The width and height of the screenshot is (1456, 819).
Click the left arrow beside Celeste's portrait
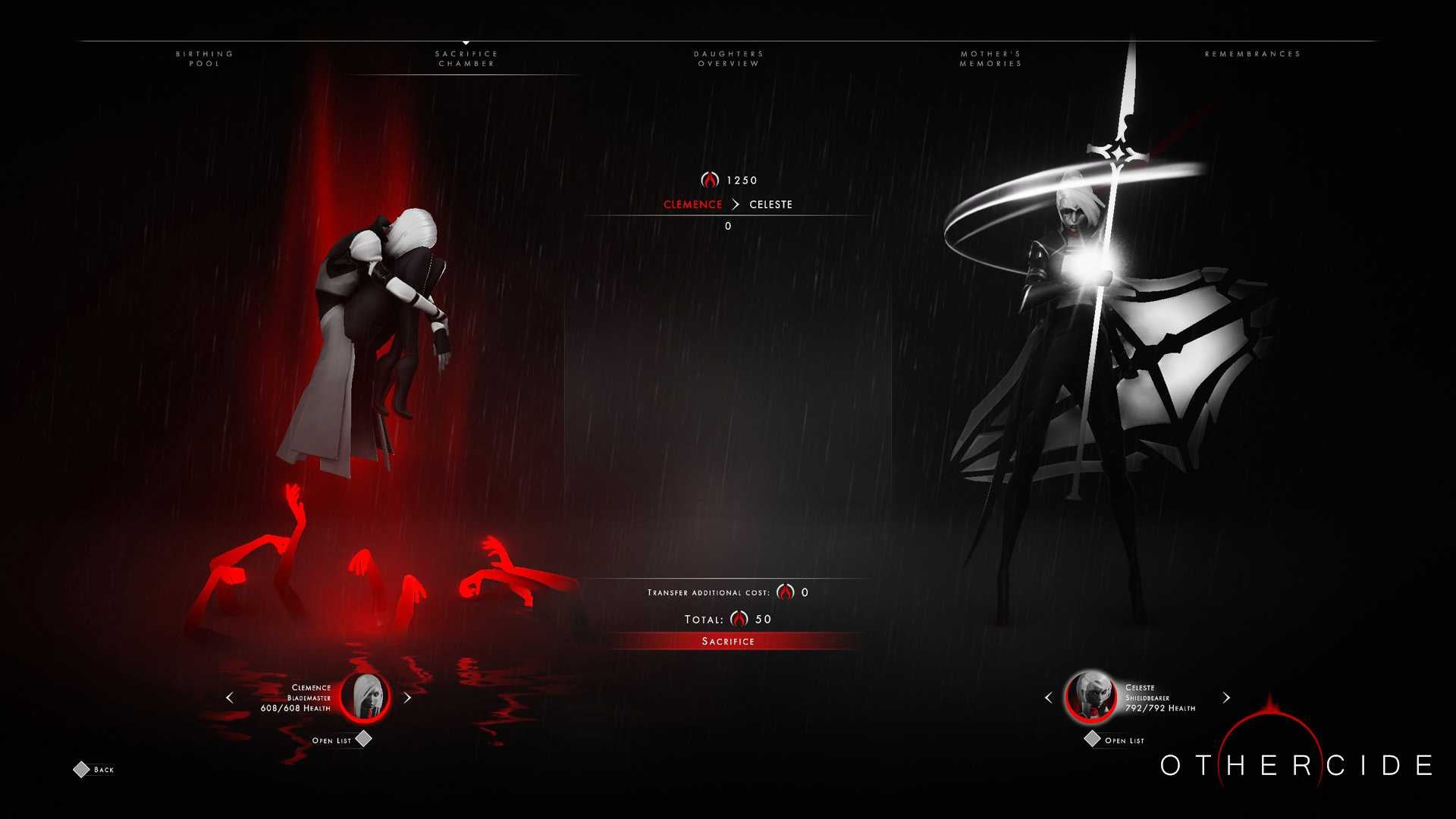coord(1050,698)
